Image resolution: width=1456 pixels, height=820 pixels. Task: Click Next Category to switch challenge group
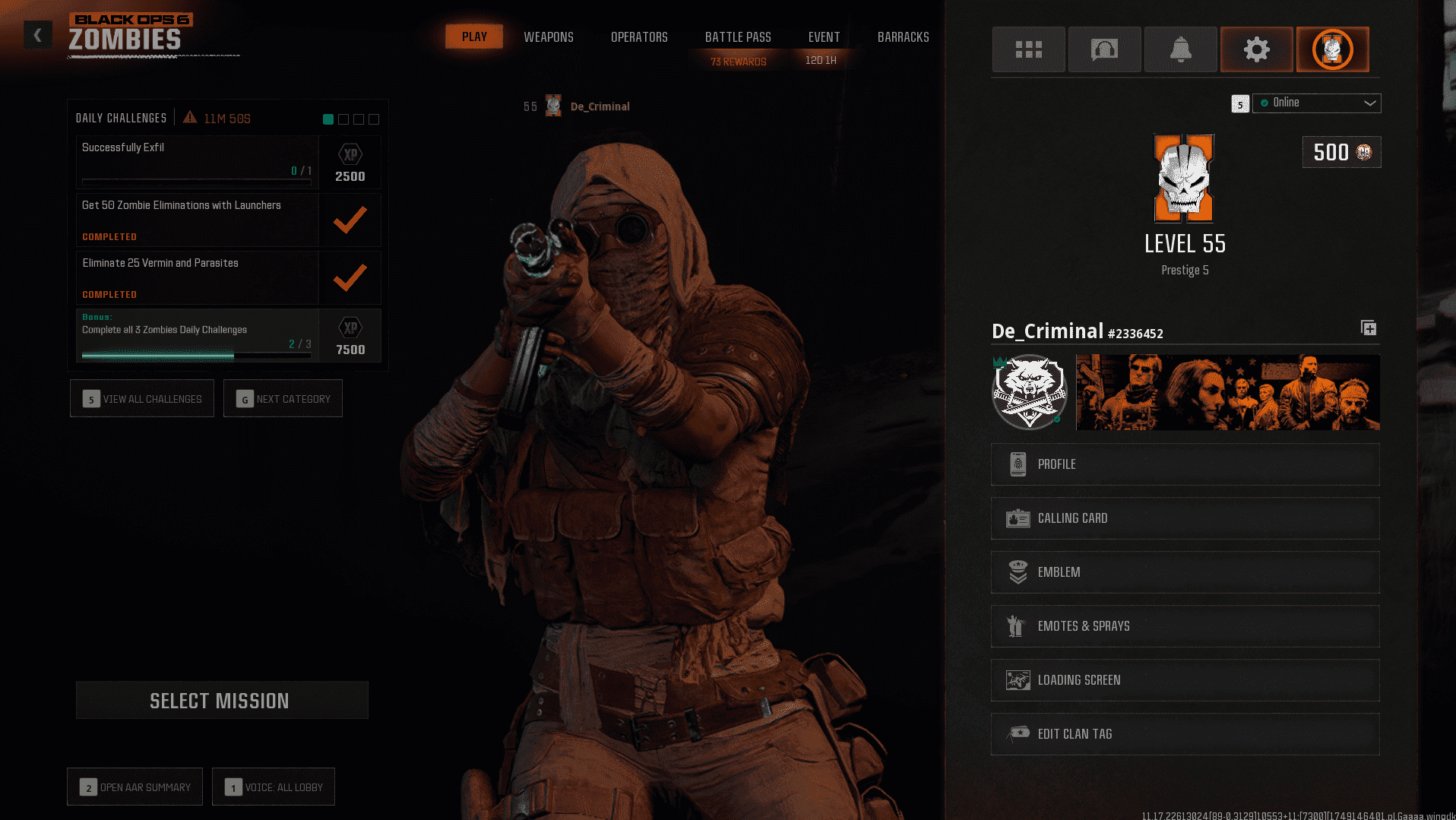tap(283, 398)
